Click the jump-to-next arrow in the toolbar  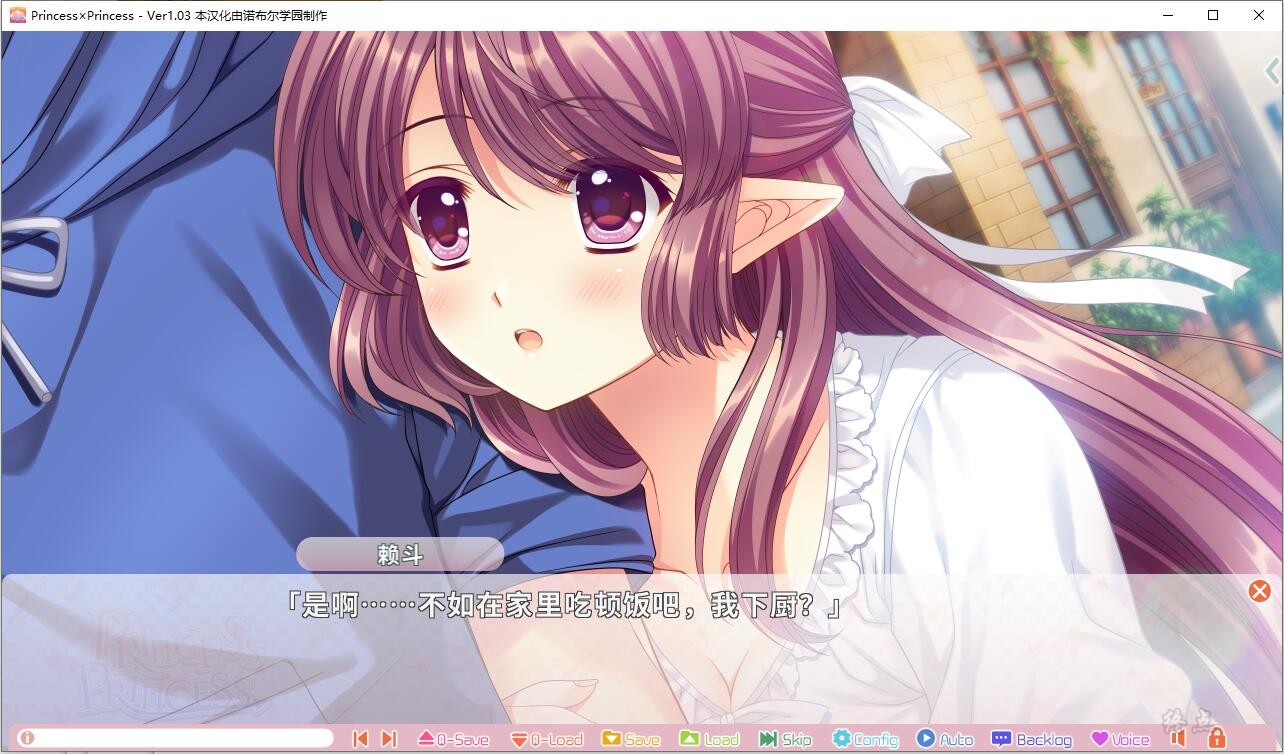click(x=388, y=738)
